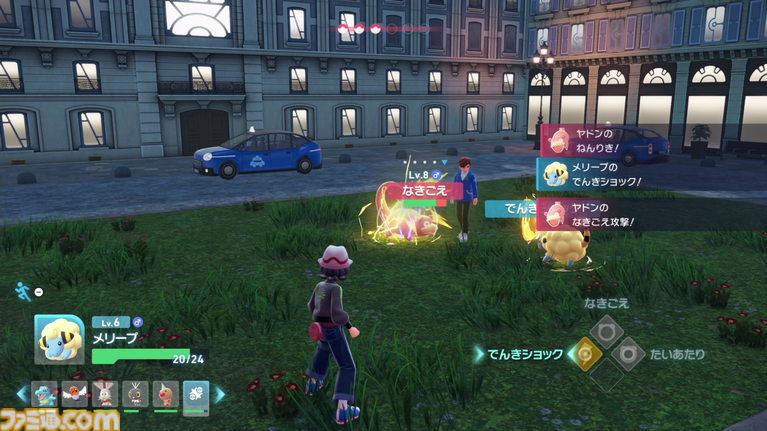Switch to Totodile in the party bar
This screenshot has width=767, height=431.
46,394
